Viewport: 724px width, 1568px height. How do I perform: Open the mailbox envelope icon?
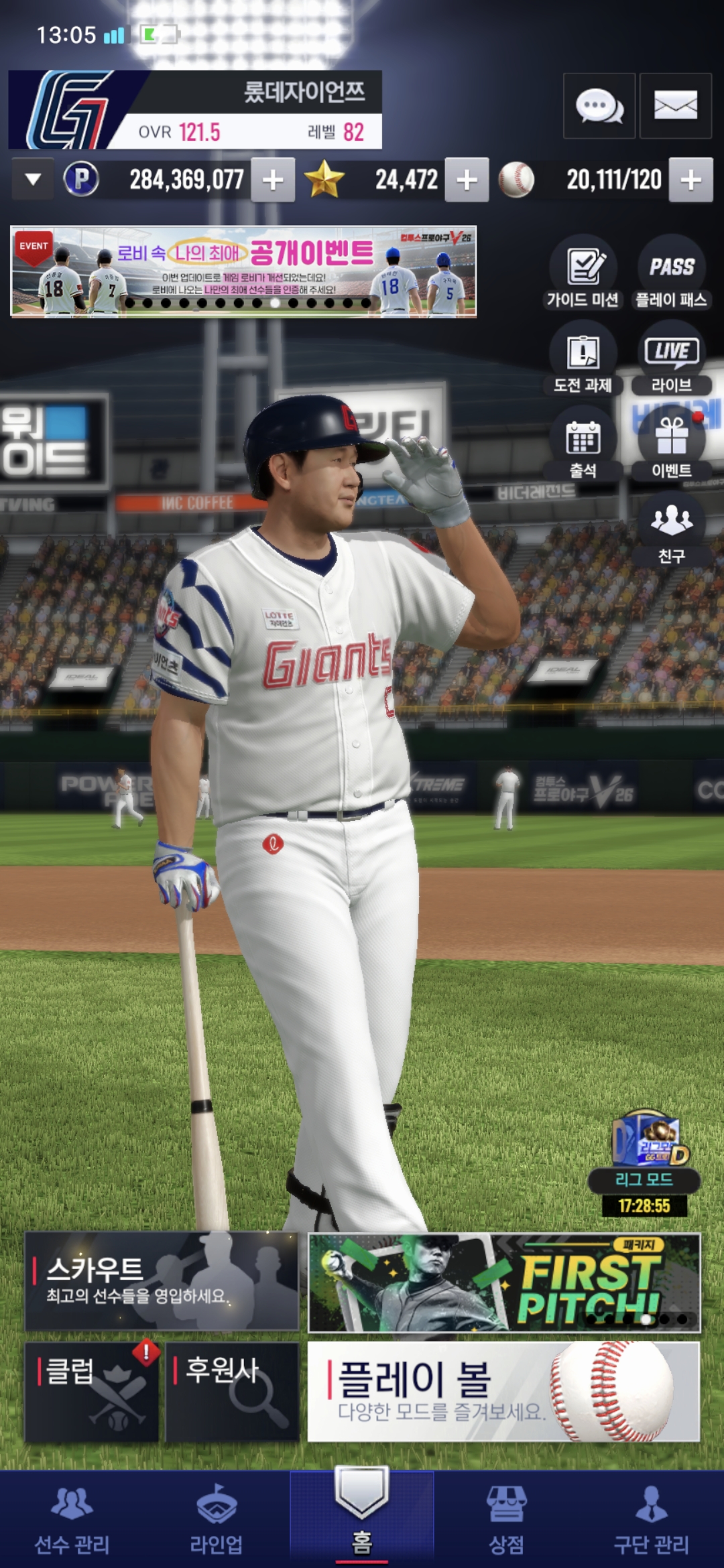pos(675,107)
